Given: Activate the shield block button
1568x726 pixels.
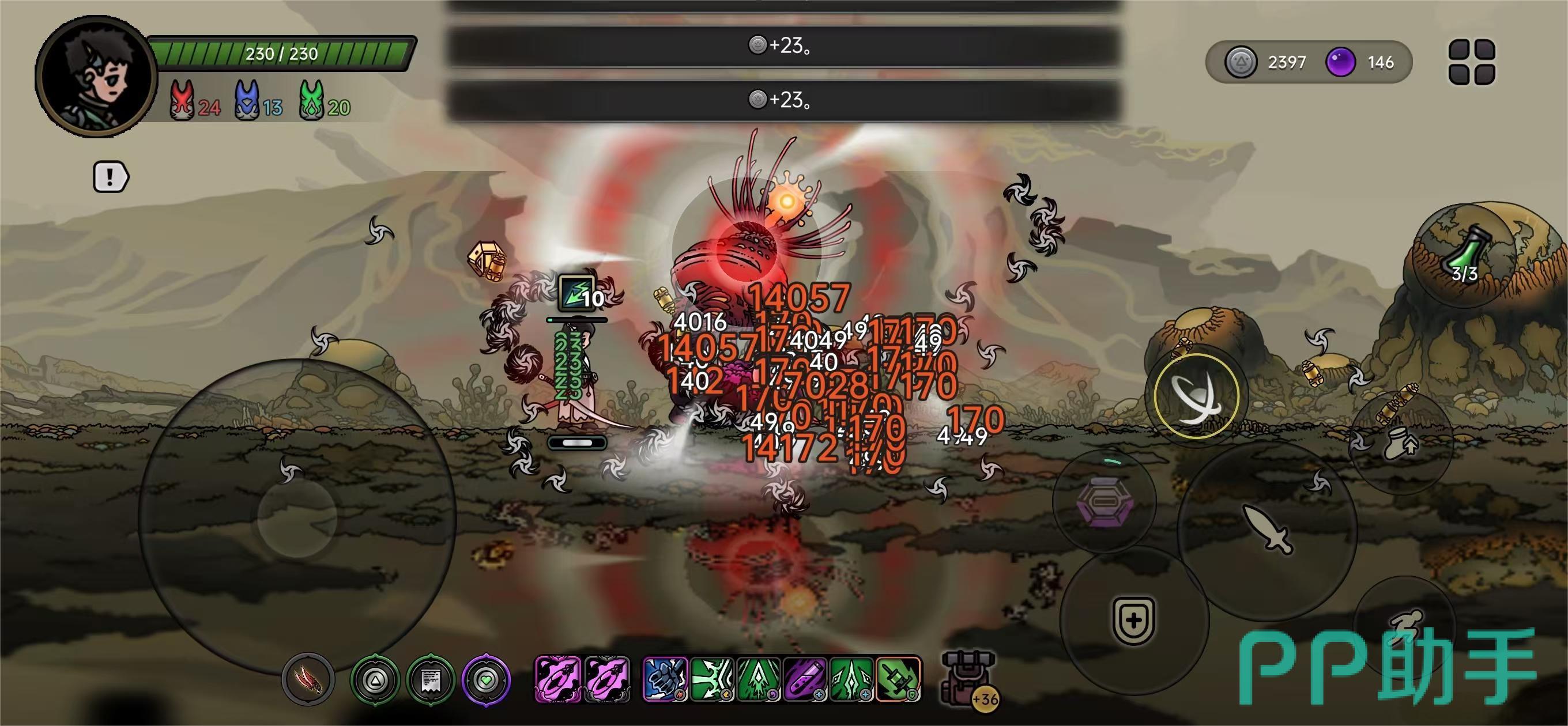Looking at the screenshot, I should (1133, 621).
